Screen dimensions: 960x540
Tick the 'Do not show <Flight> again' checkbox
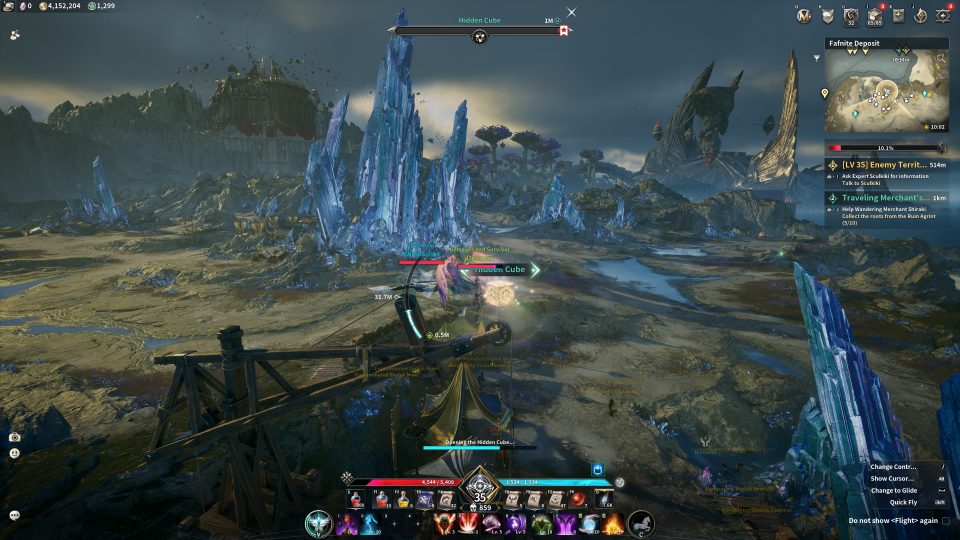pos(946,521)
